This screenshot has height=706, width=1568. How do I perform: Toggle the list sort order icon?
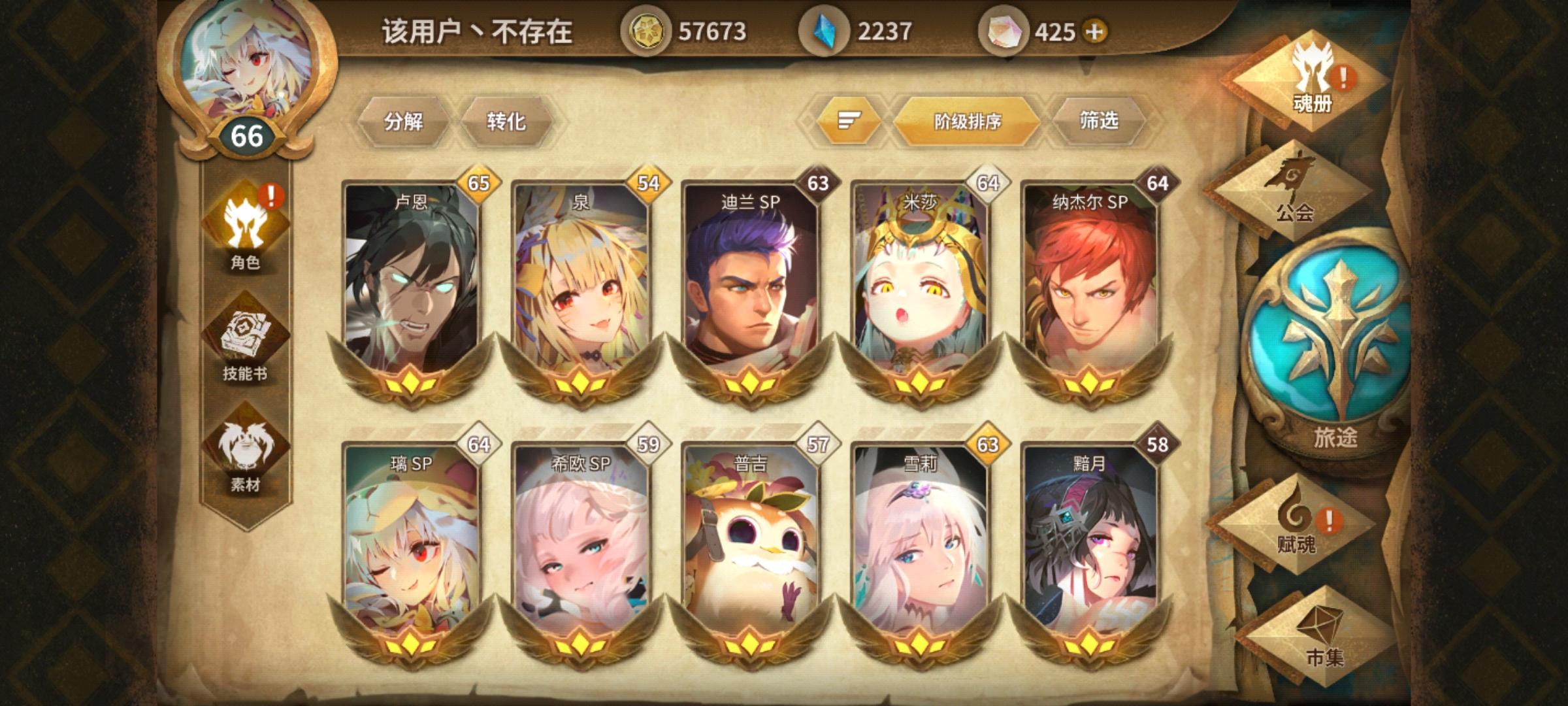click(x=849, y=120)
